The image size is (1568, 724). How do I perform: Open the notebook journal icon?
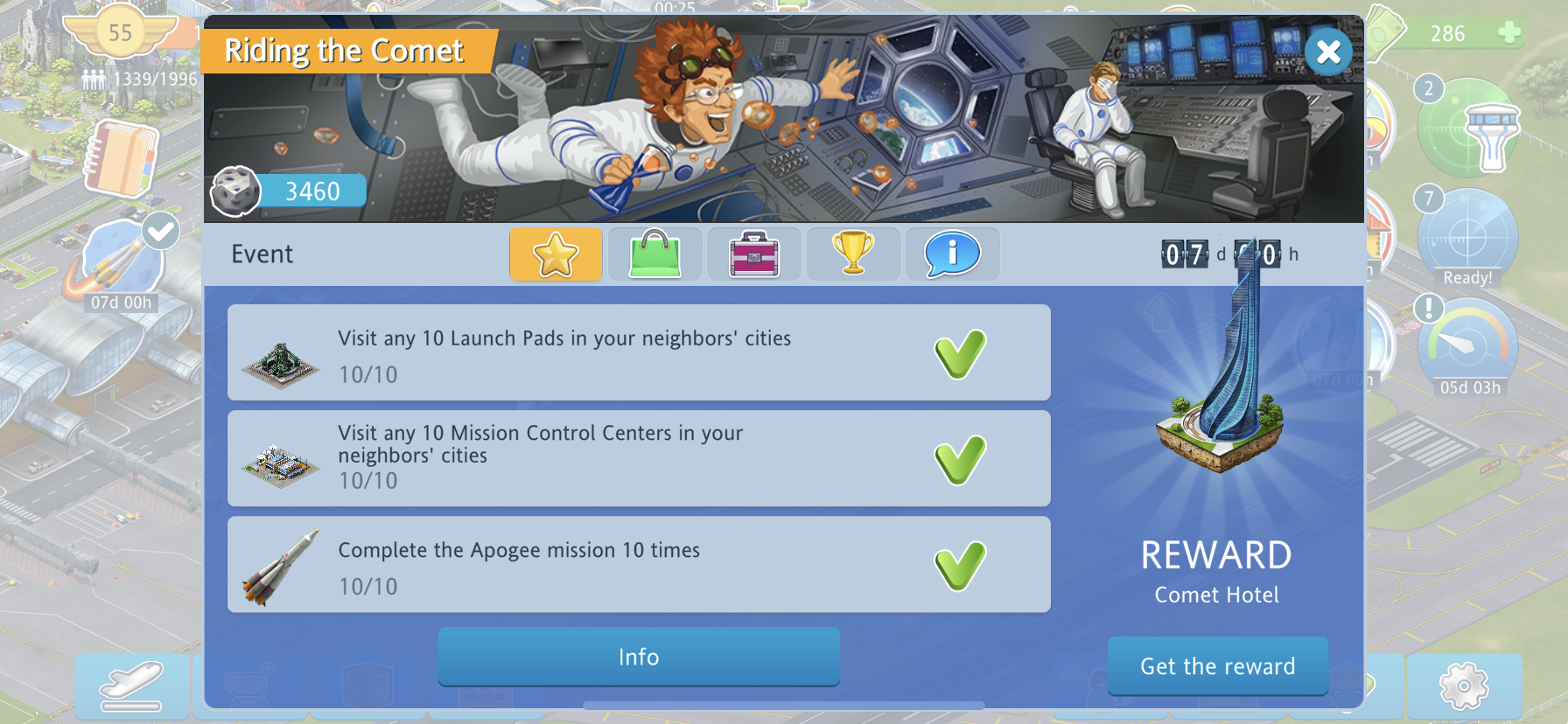(122, 159)
